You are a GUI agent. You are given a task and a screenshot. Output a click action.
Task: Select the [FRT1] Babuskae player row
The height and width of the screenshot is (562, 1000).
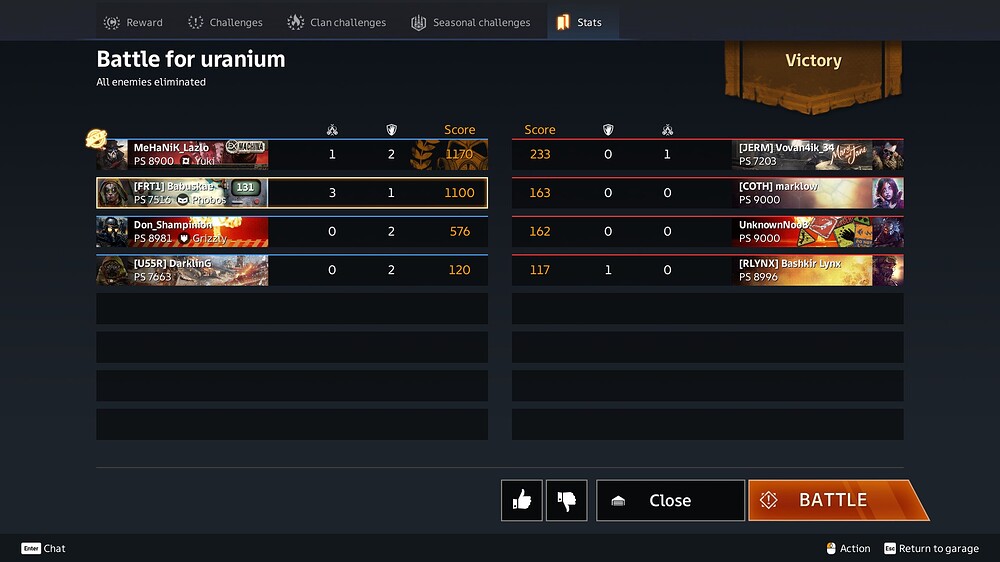point(291,193)
